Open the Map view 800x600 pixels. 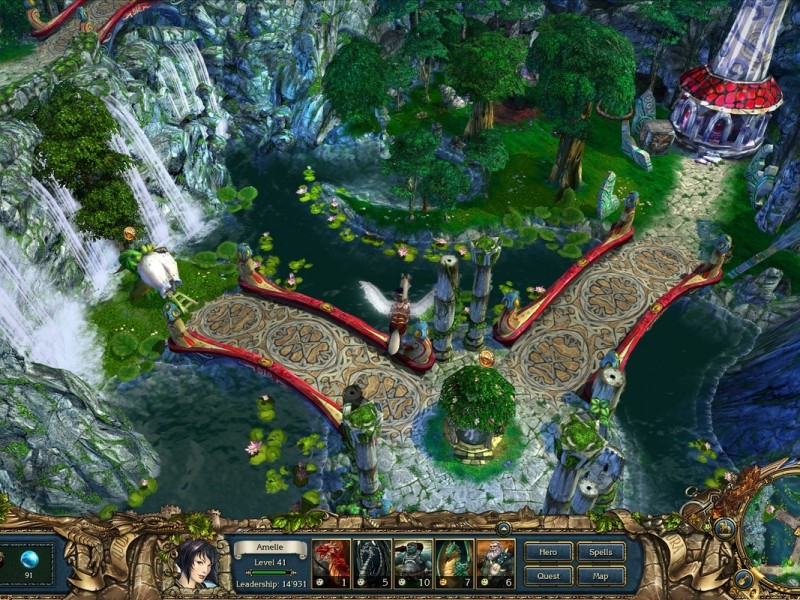[x=601, y=575]
